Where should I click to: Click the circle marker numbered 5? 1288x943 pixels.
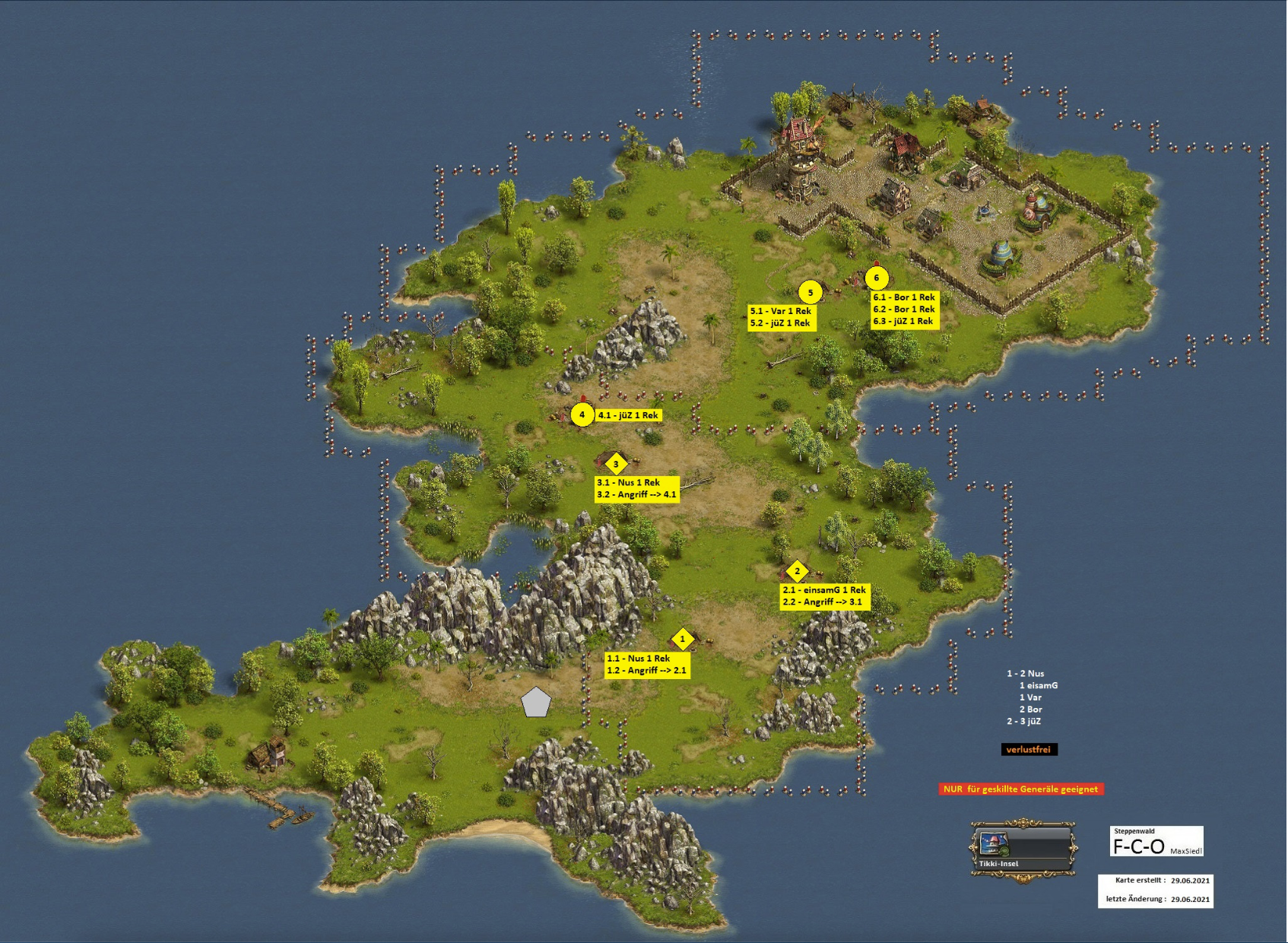click(811, 292)
